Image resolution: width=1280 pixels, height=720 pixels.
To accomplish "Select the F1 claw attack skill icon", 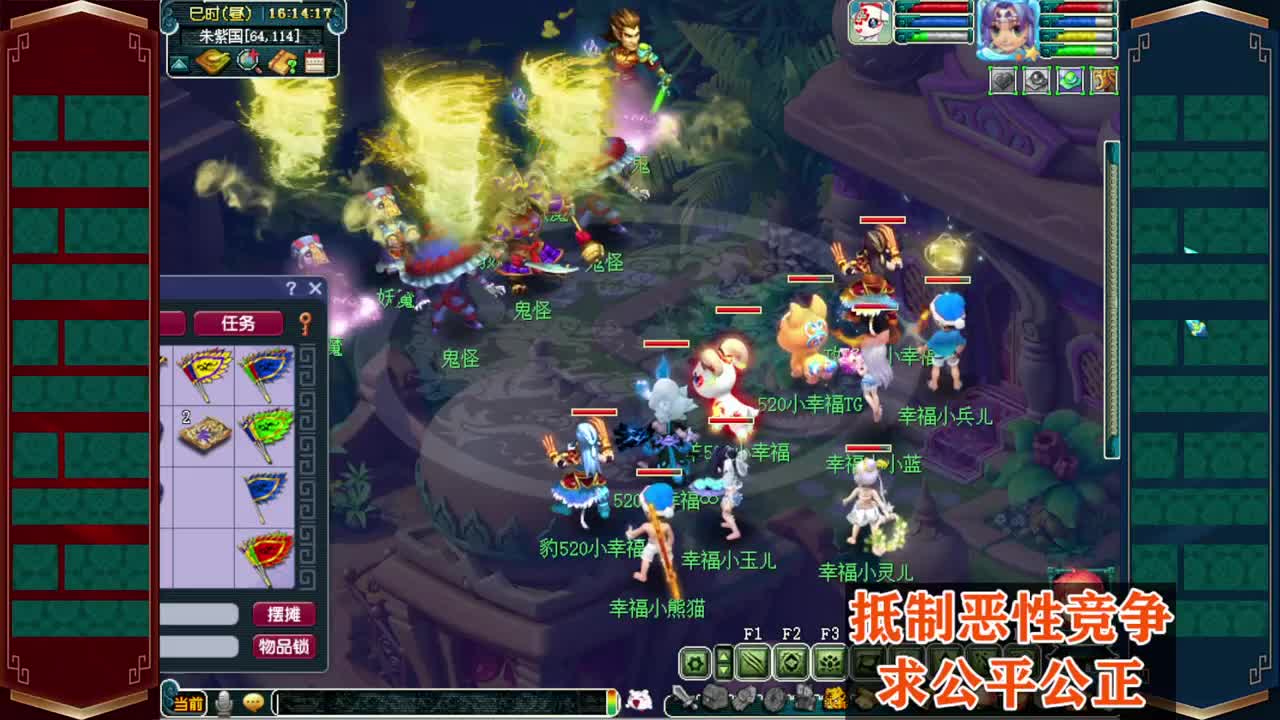I will tap(751, 662).
